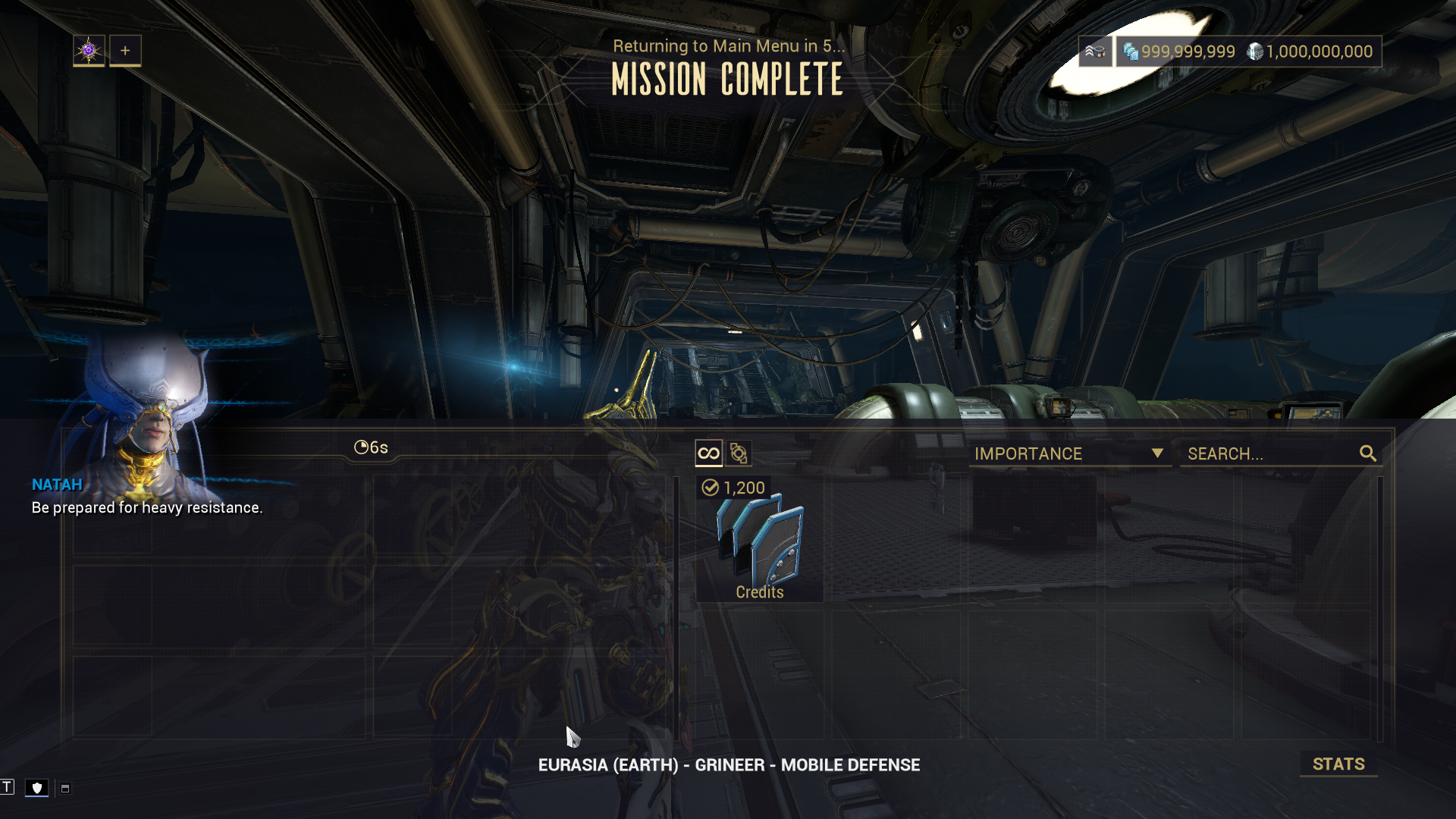
Task: Select the infinity all-rewards filter tab
Action: pos(708,453)
